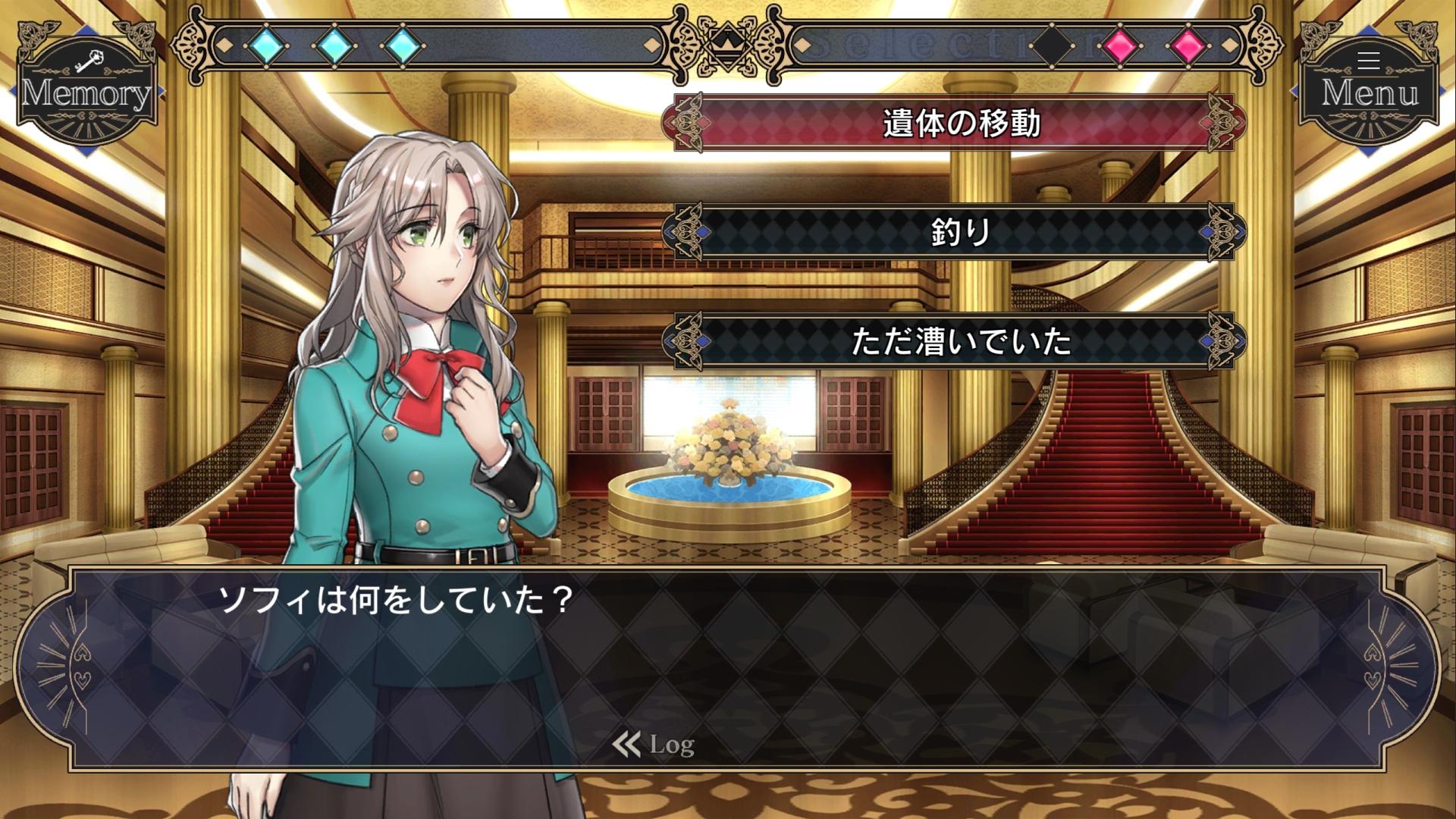Open the Memory panel
Image resolution: width=1456 pixels, height=819 pixels.
click(86, 85)
